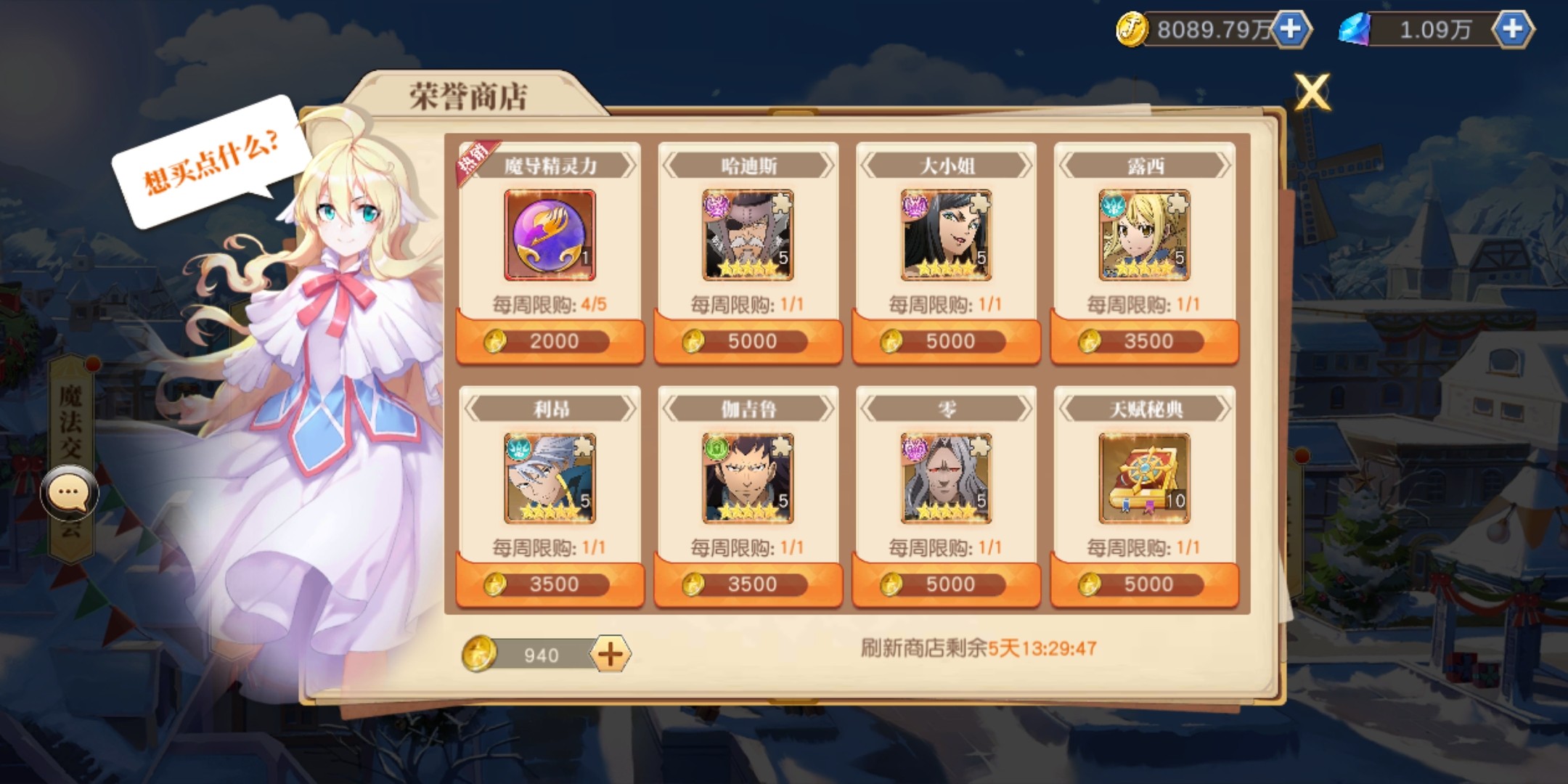The height and width of the screenshot is (784, 1568).
Task: Purchase 伽吉鲁 shards for 3500
Action: [x=748, y=584]
